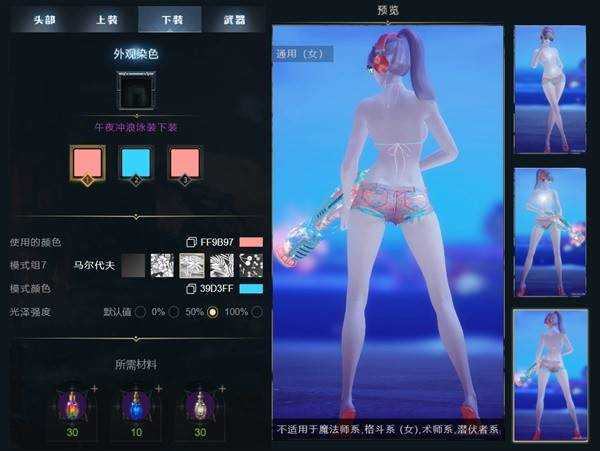600x451 pixels.
Task: Choose the plain dark gray pattern swatch
Action: [134, 265]
